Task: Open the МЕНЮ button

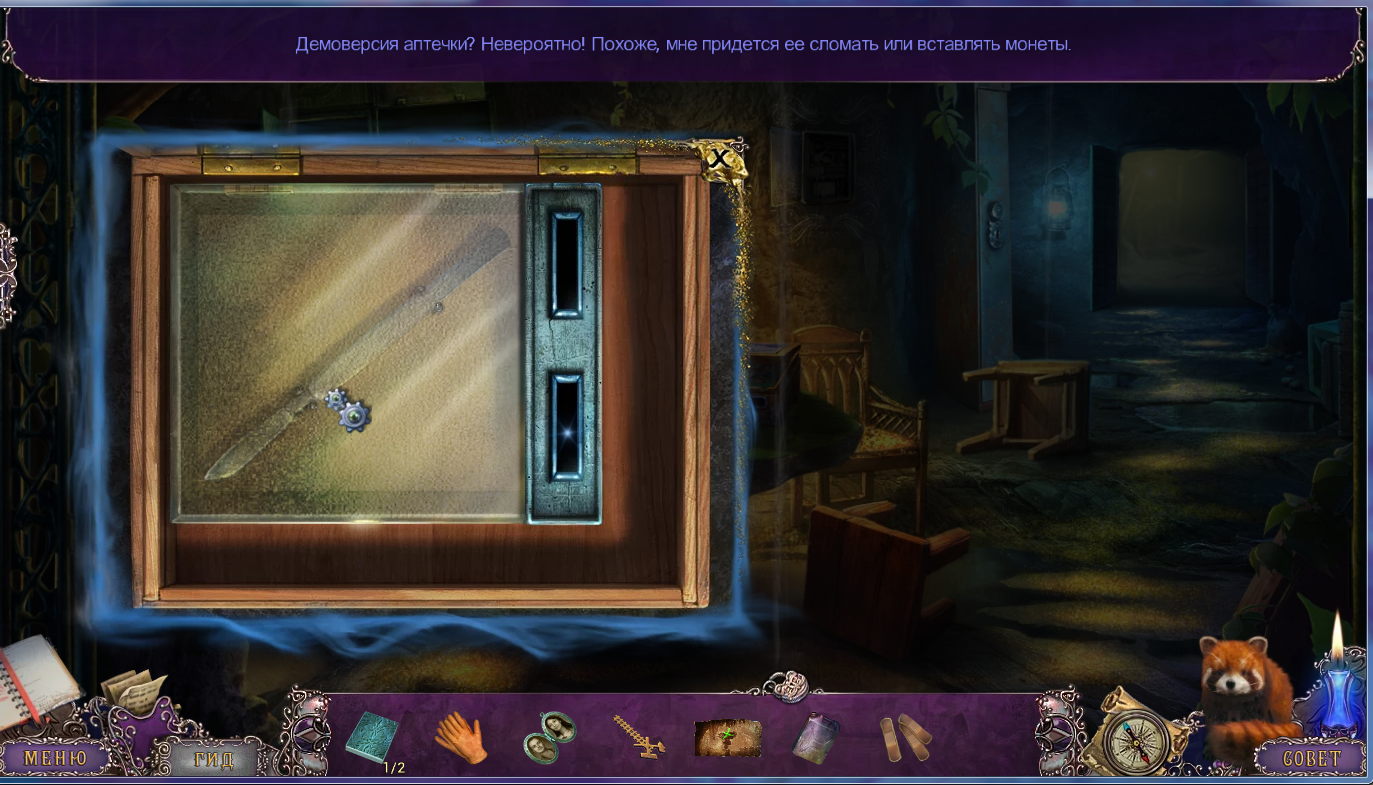Action: click(x=55, y=758)
